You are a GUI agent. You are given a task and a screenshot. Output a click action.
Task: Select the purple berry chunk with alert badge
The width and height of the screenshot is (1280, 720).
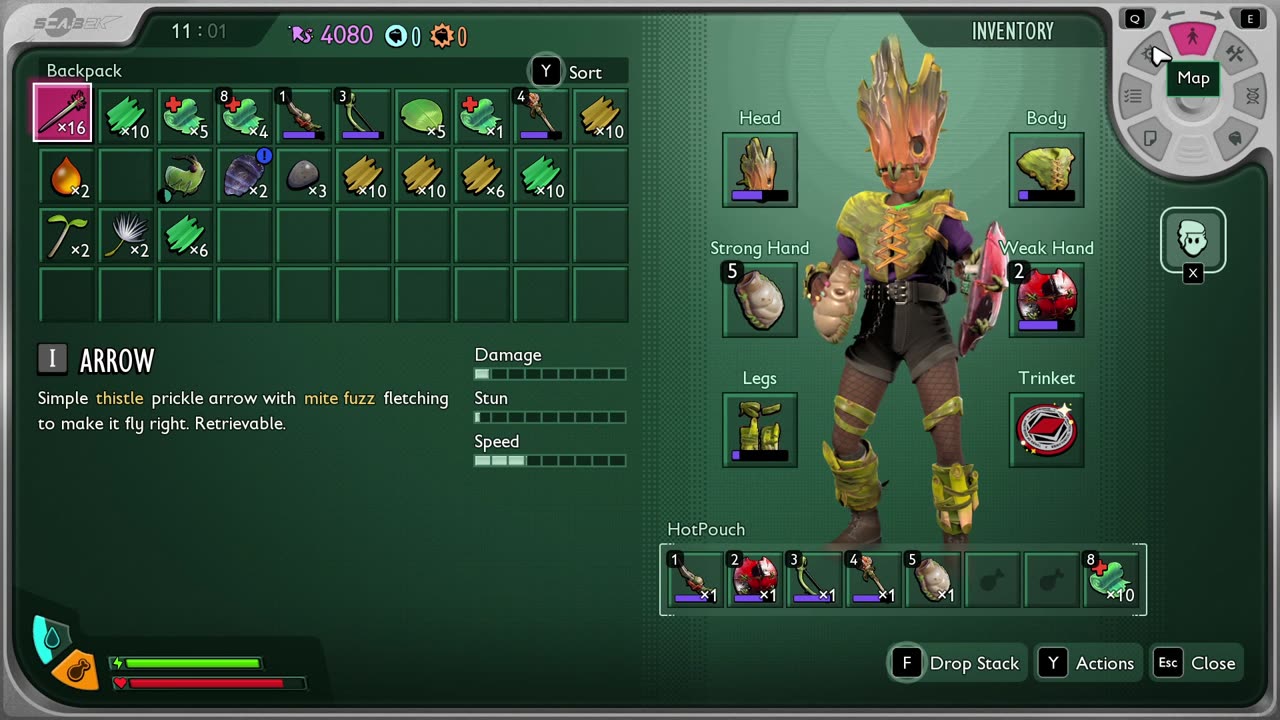(243, 176)
